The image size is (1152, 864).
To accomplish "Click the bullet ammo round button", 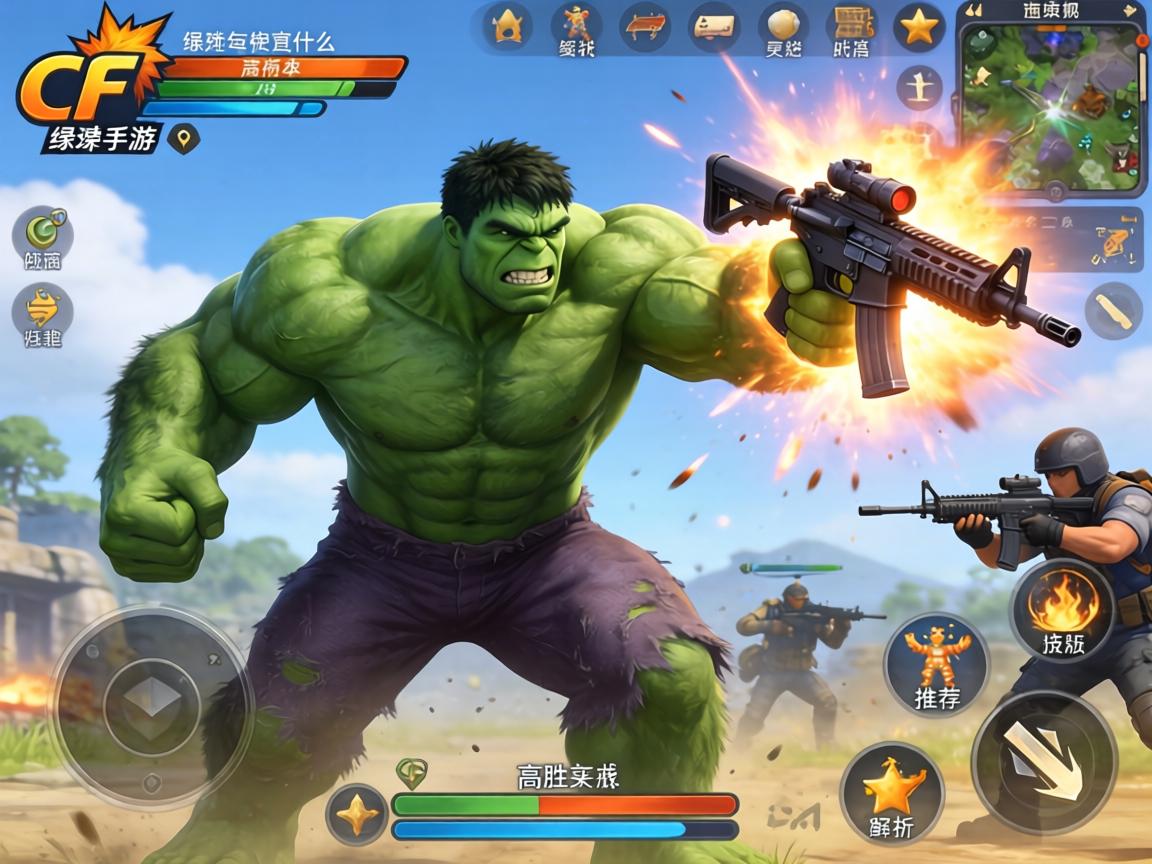I will pos(1113,310).
